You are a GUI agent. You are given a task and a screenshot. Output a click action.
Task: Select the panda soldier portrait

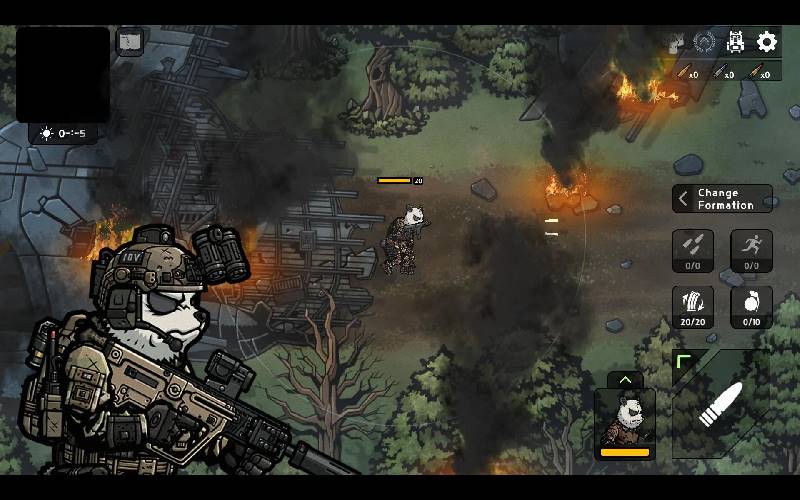[x=625, y=422]
